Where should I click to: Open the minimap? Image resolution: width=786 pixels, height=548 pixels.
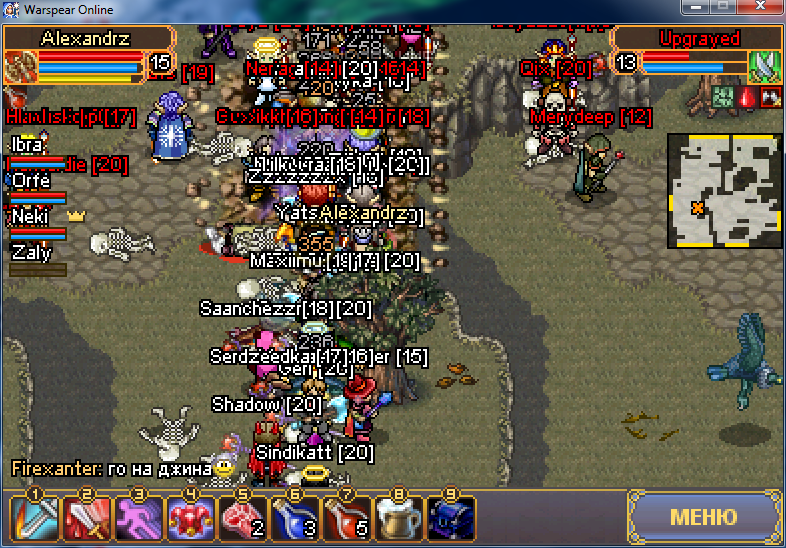724,190
